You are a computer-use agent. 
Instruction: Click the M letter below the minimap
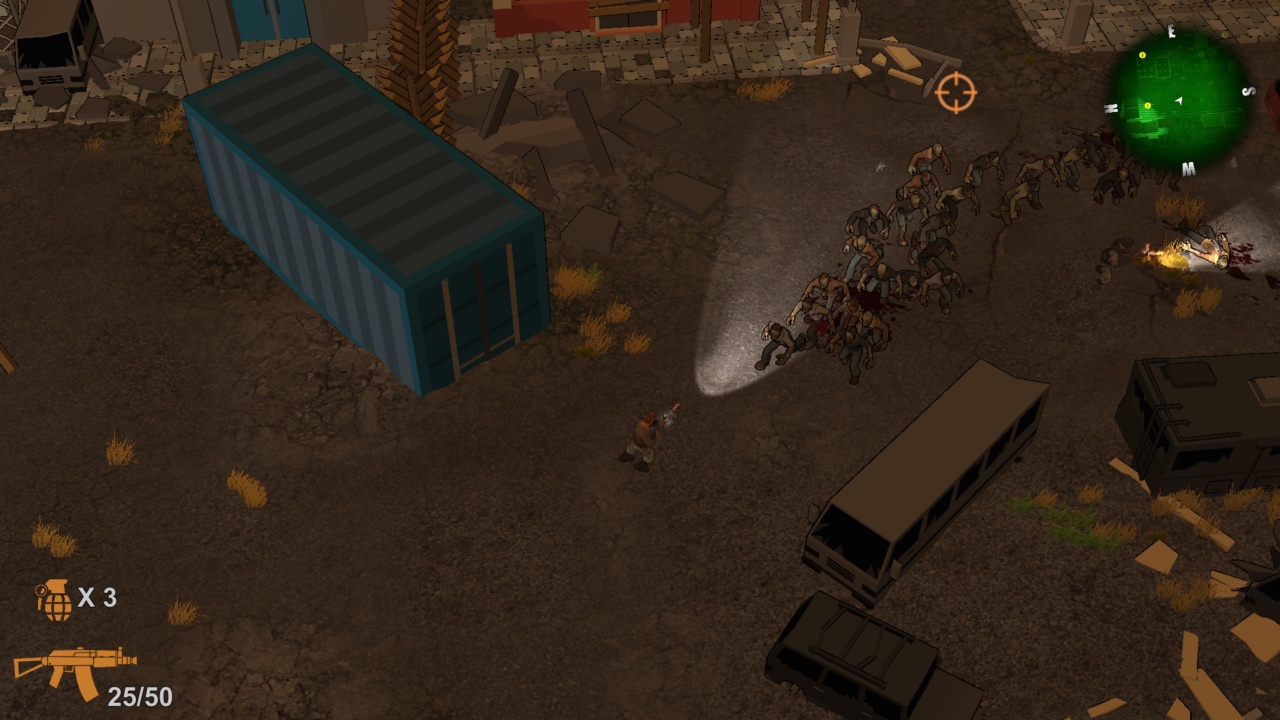(x=1188, y=168)
